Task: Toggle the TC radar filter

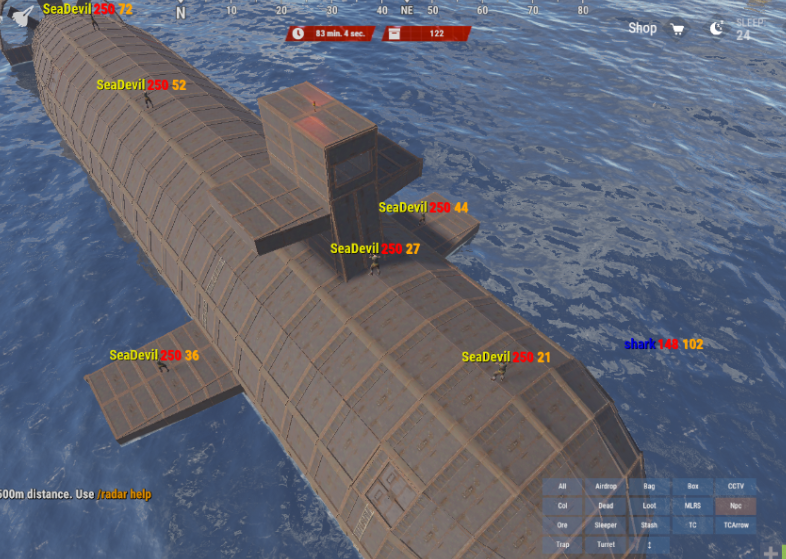Action: point(693,525)
